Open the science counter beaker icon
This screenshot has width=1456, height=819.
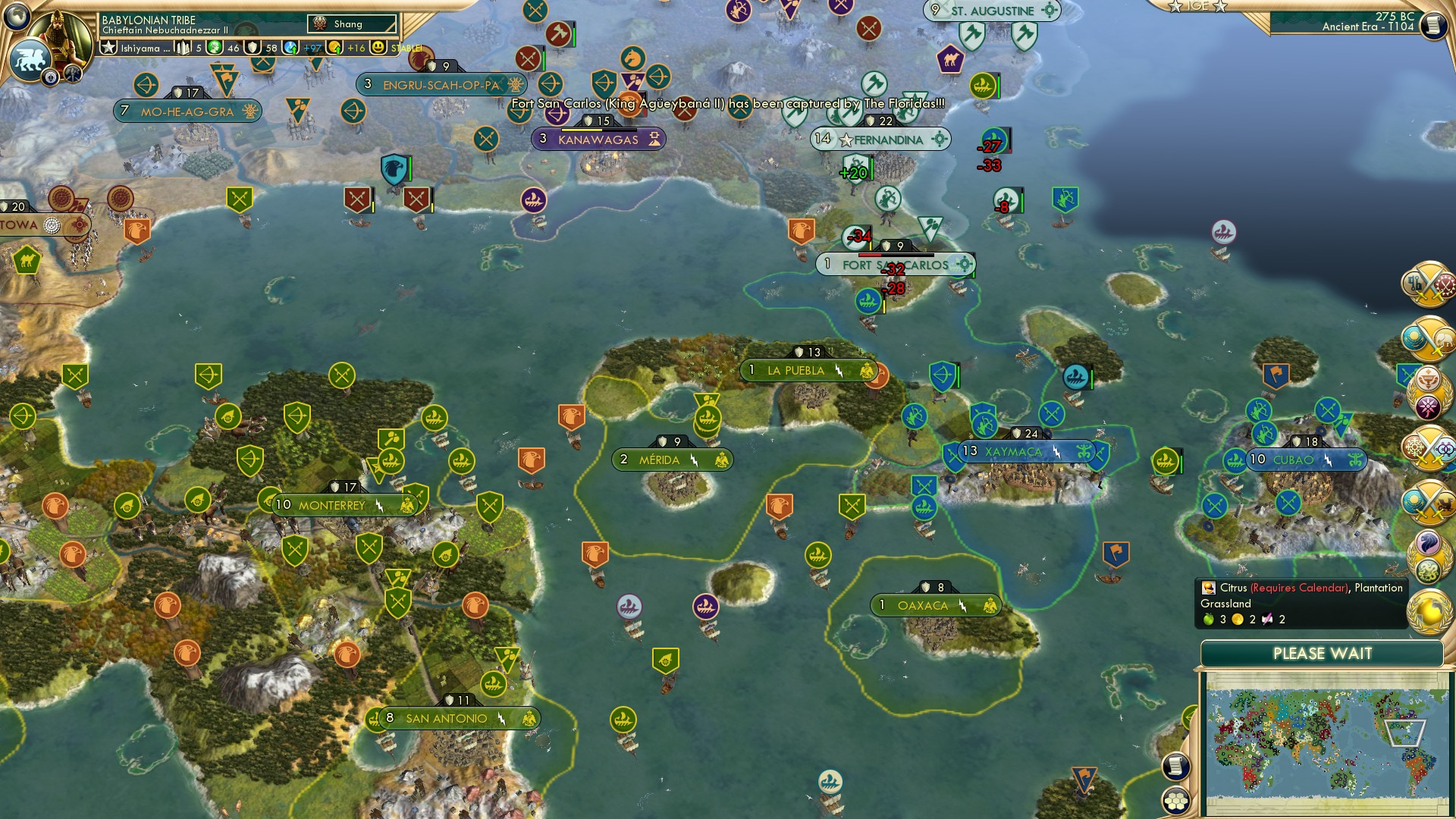tap(291, 48)
